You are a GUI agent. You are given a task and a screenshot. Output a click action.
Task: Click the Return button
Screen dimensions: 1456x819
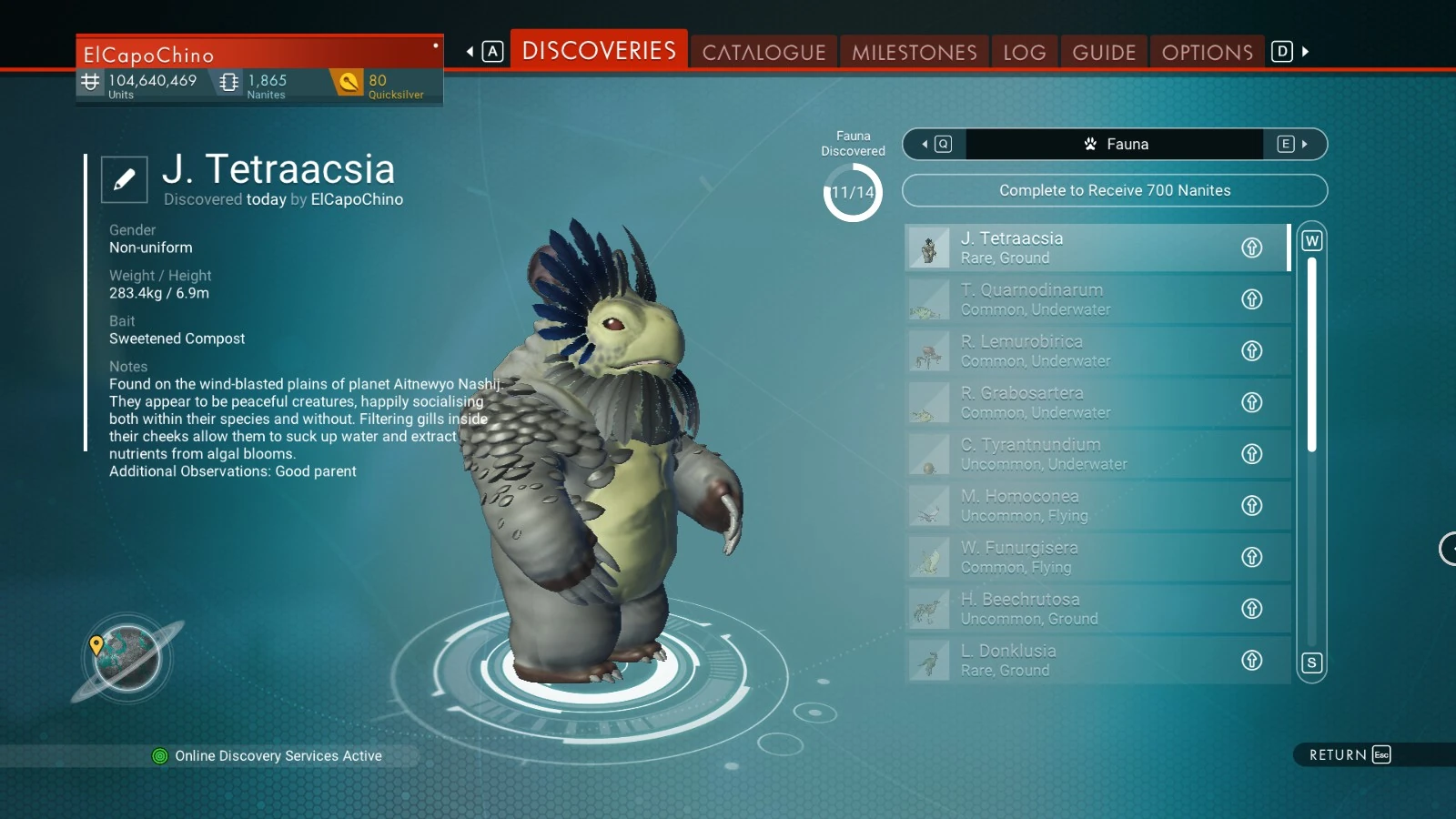click(x=1349, y=754)
